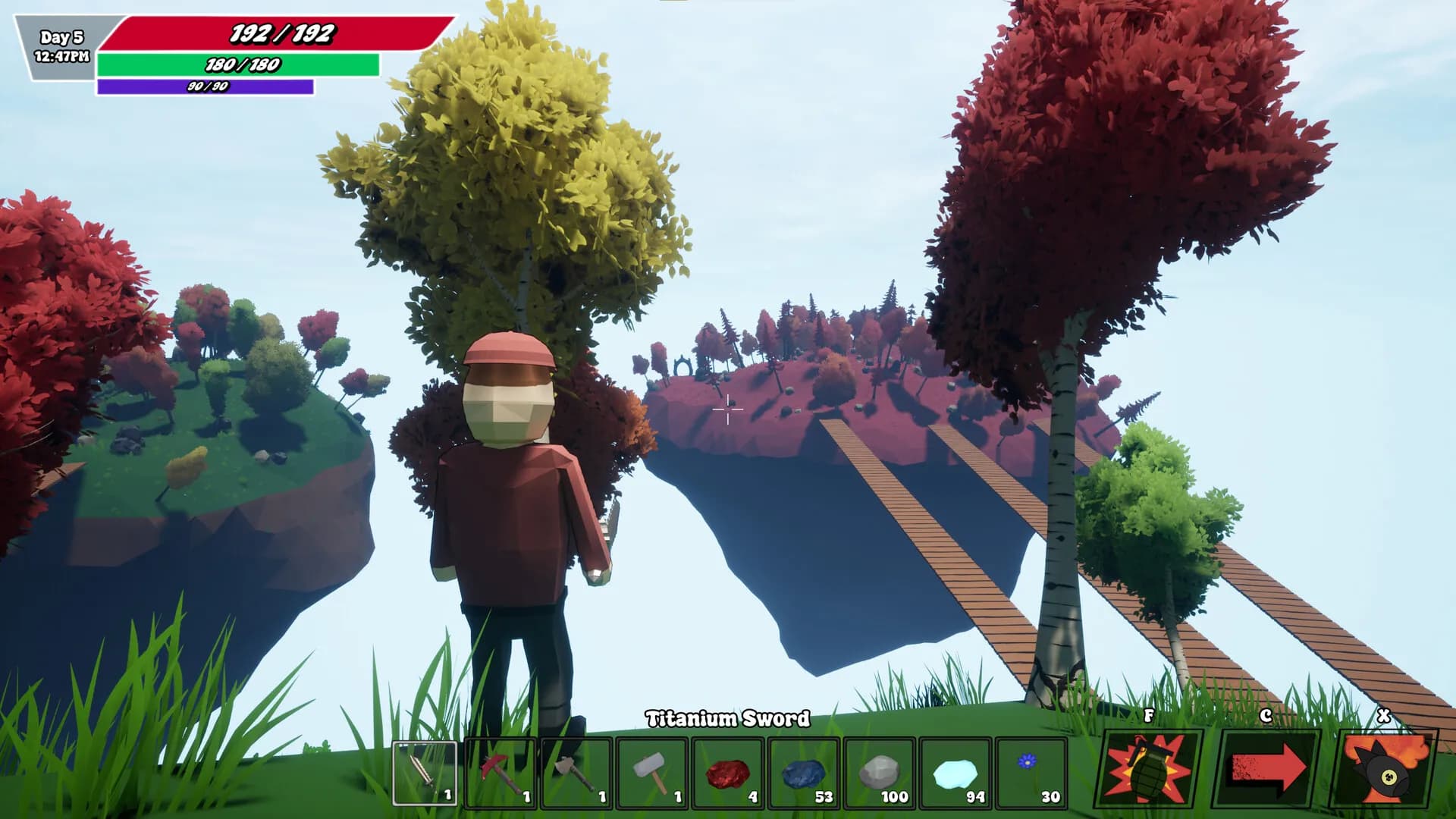This screenshot has width=1456, height=819.
Task: Click the crosshair at screen center
Action: pos(728,409)
